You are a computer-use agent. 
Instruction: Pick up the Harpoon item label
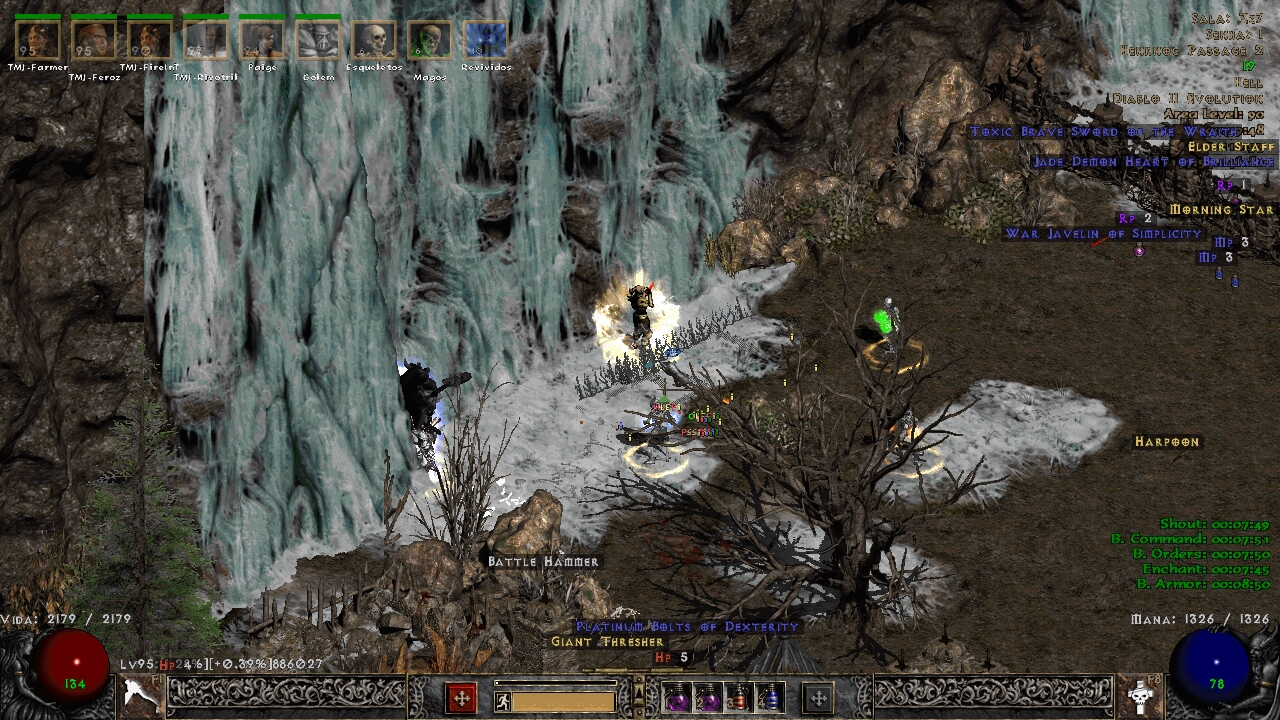(1167, 442)
